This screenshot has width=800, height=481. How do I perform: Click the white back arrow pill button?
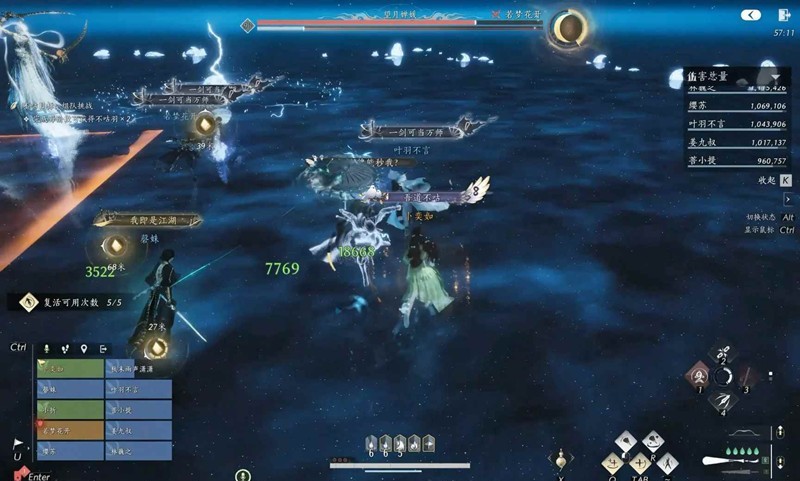751,15
